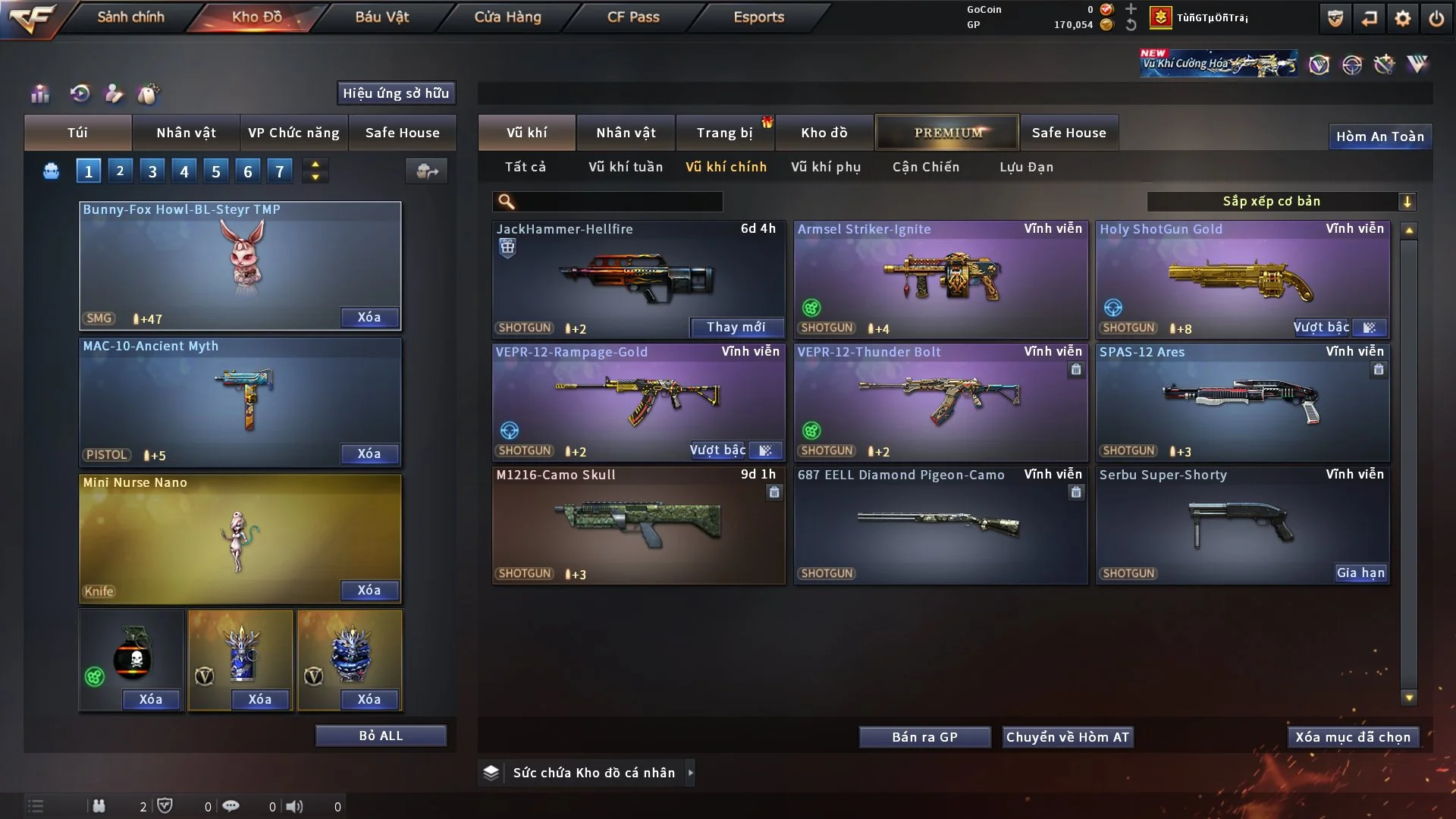Open settings with the gear icon
The height and width of the screenshot is (819, 1456).
click(x=1402, y=18)
